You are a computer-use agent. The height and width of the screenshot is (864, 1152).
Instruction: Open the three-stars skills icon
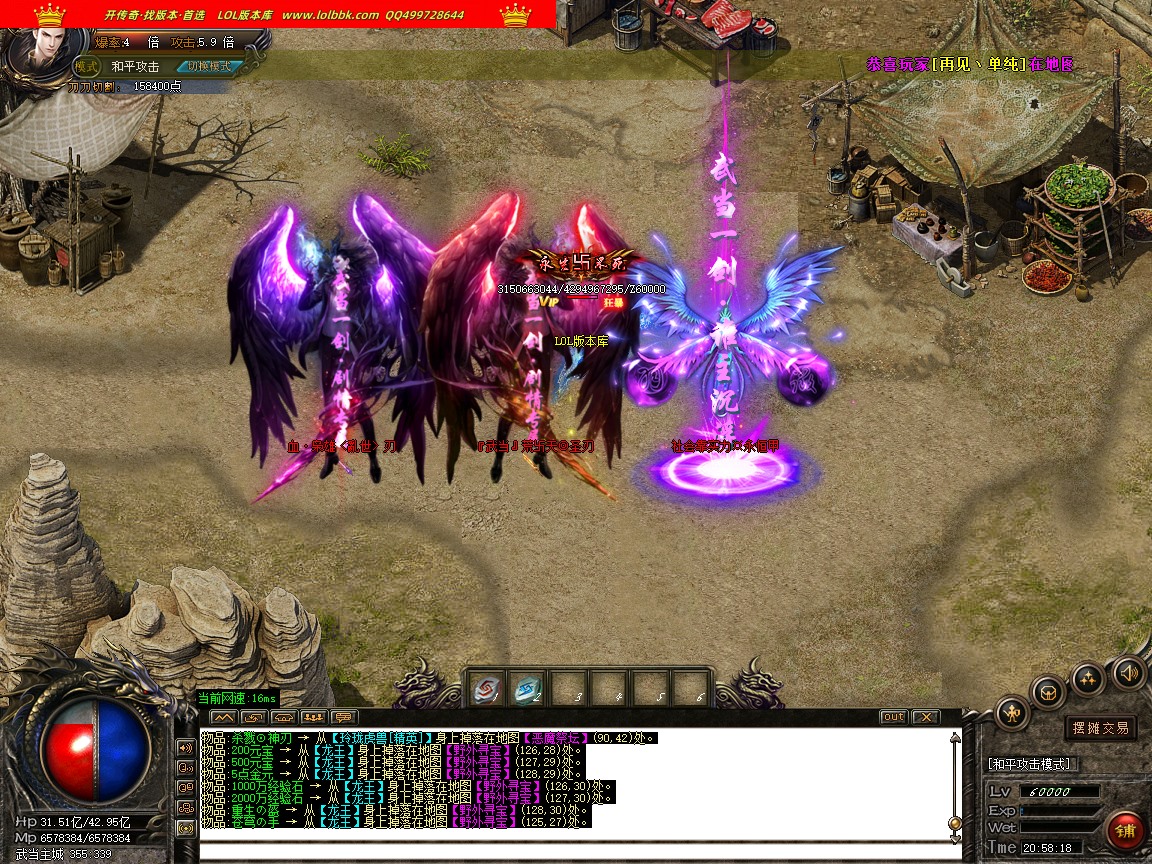click(x=1088, y=680)
